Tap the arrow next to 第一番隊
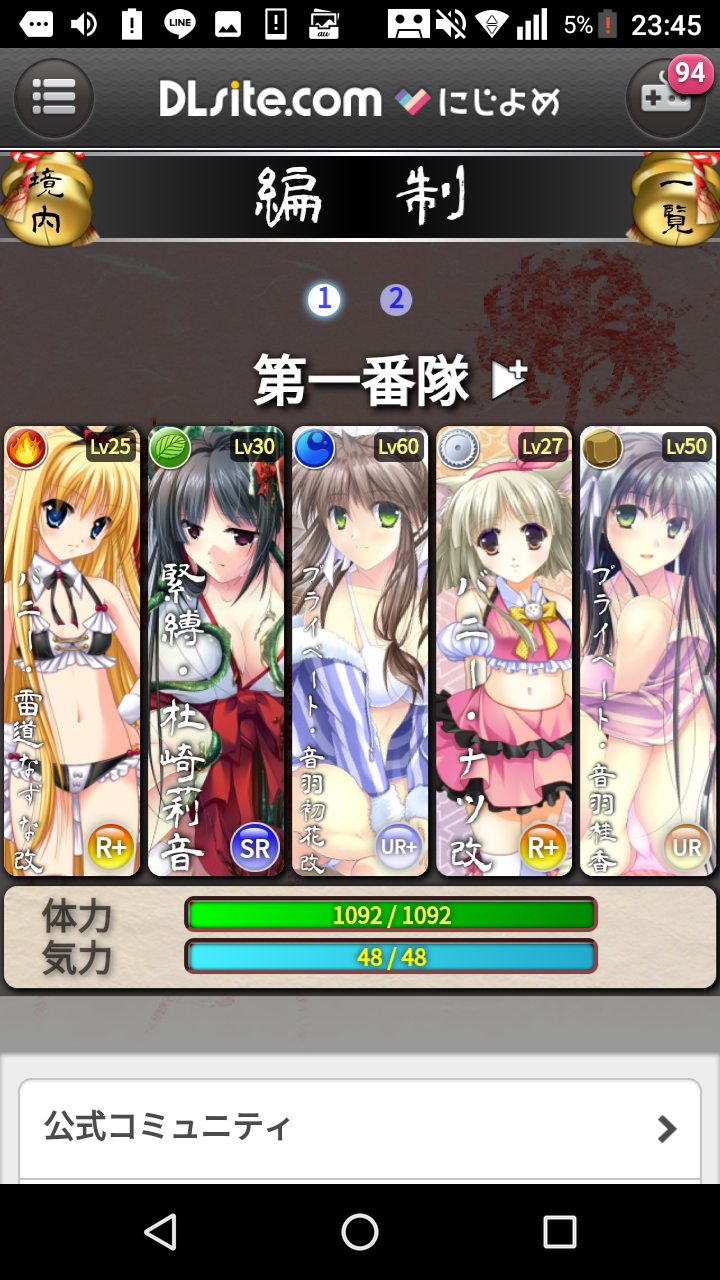 coord(508,380)
